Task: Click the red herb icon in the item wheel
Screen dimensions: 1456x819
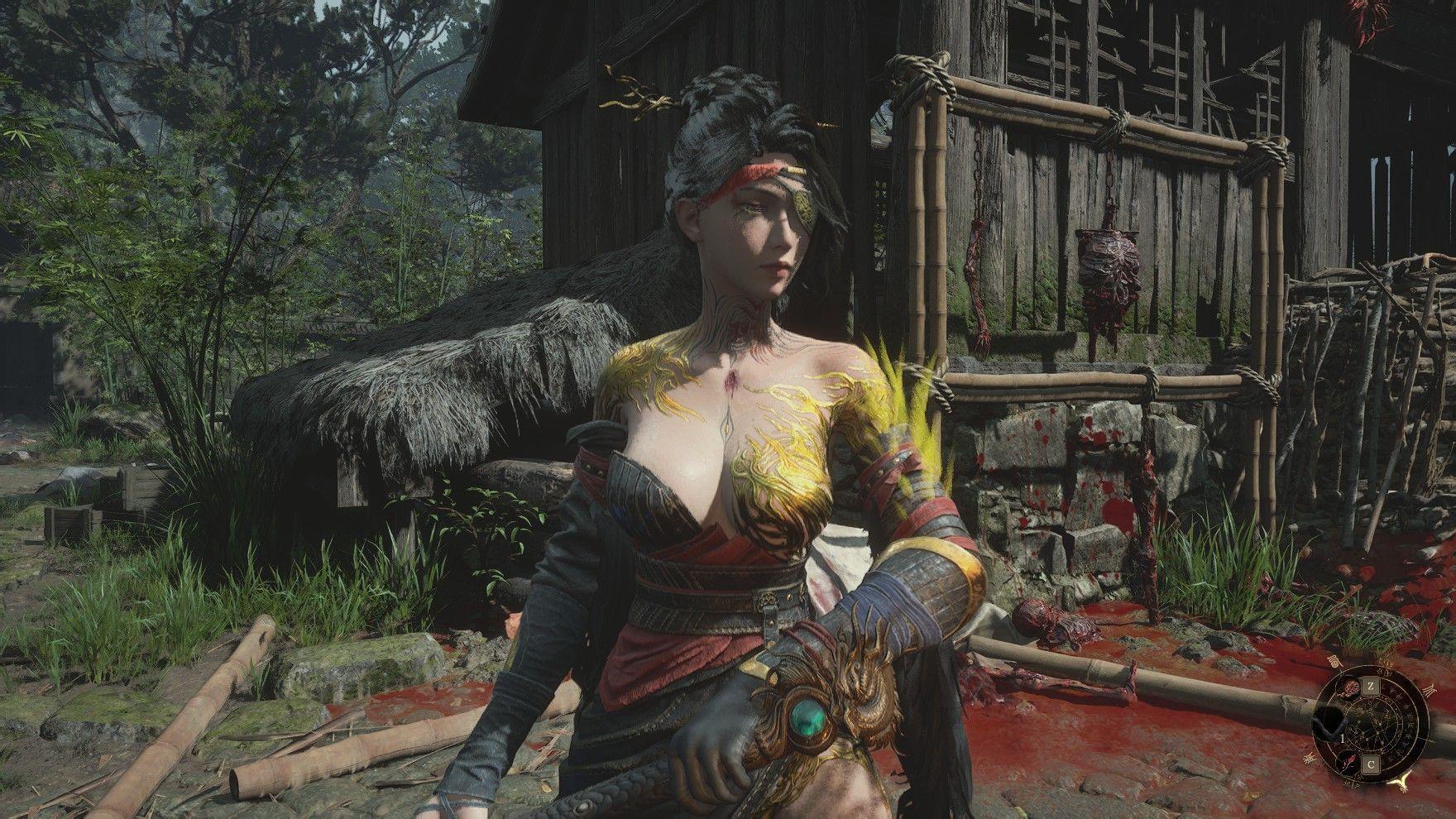Action: [1349, 688]
